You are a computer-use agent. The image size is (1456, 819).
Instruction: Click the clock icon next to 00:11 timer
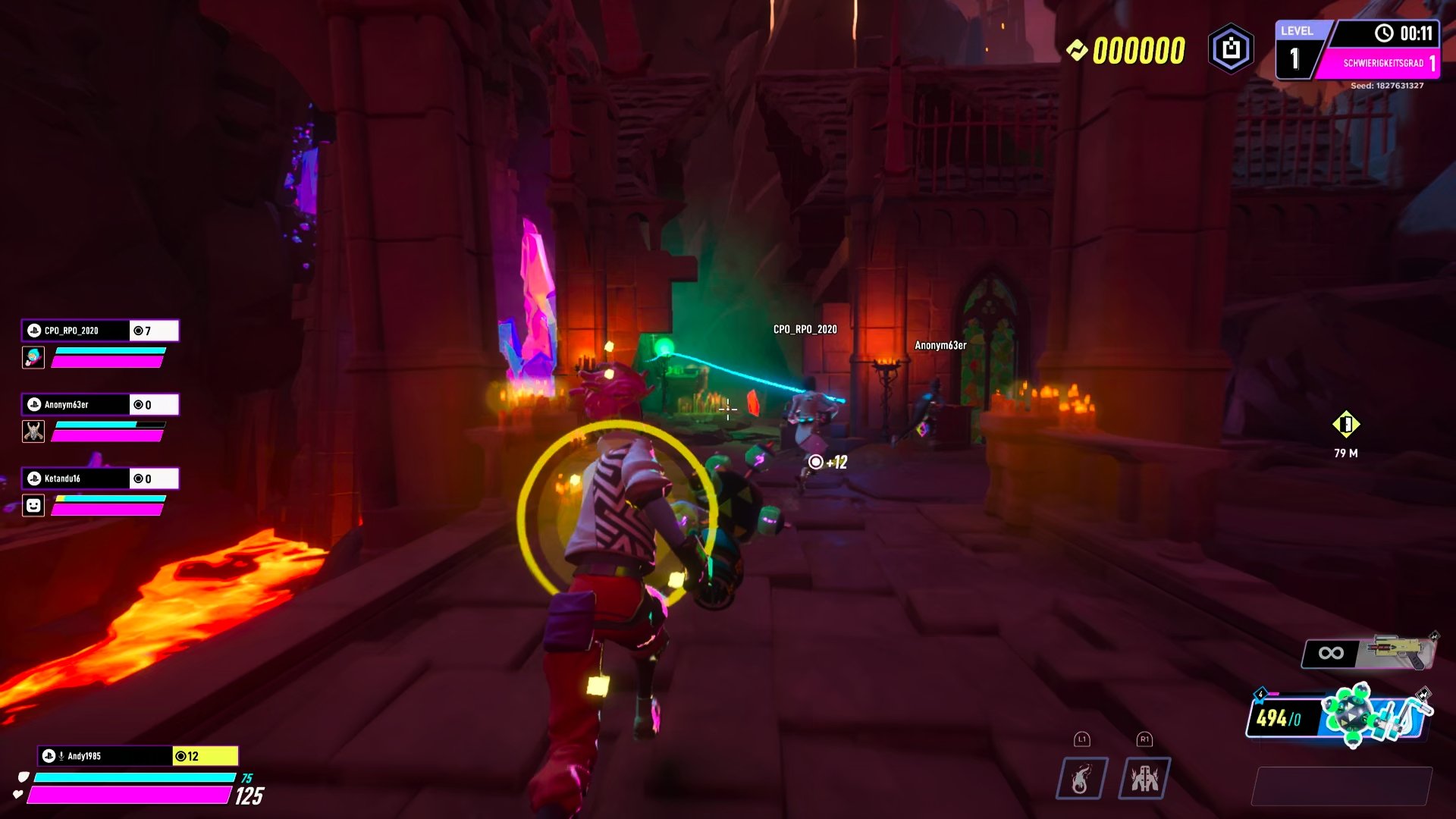coord(1385,33)
